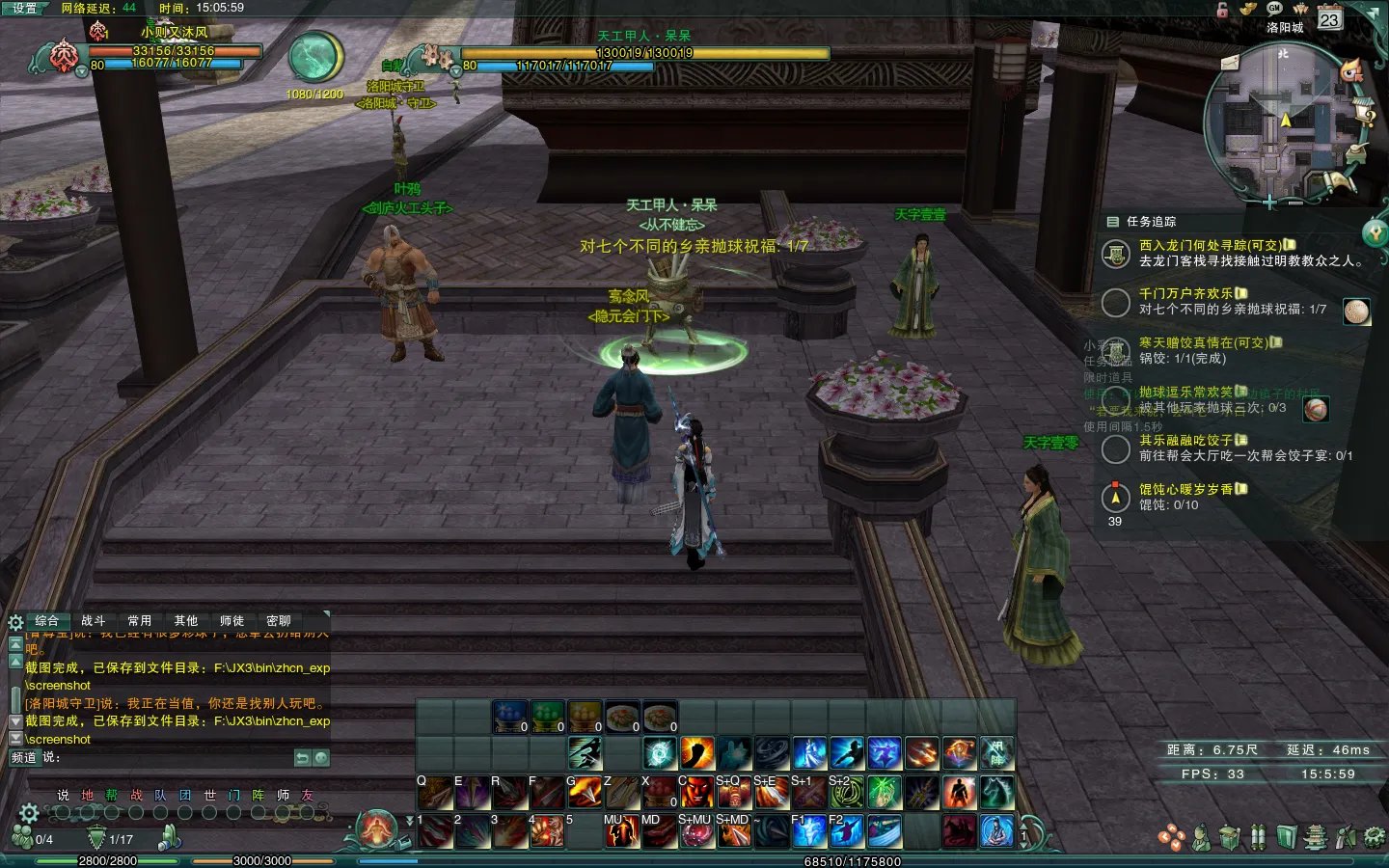
Task: Open the calendar icon showing 23
Action: point(1330,19)
